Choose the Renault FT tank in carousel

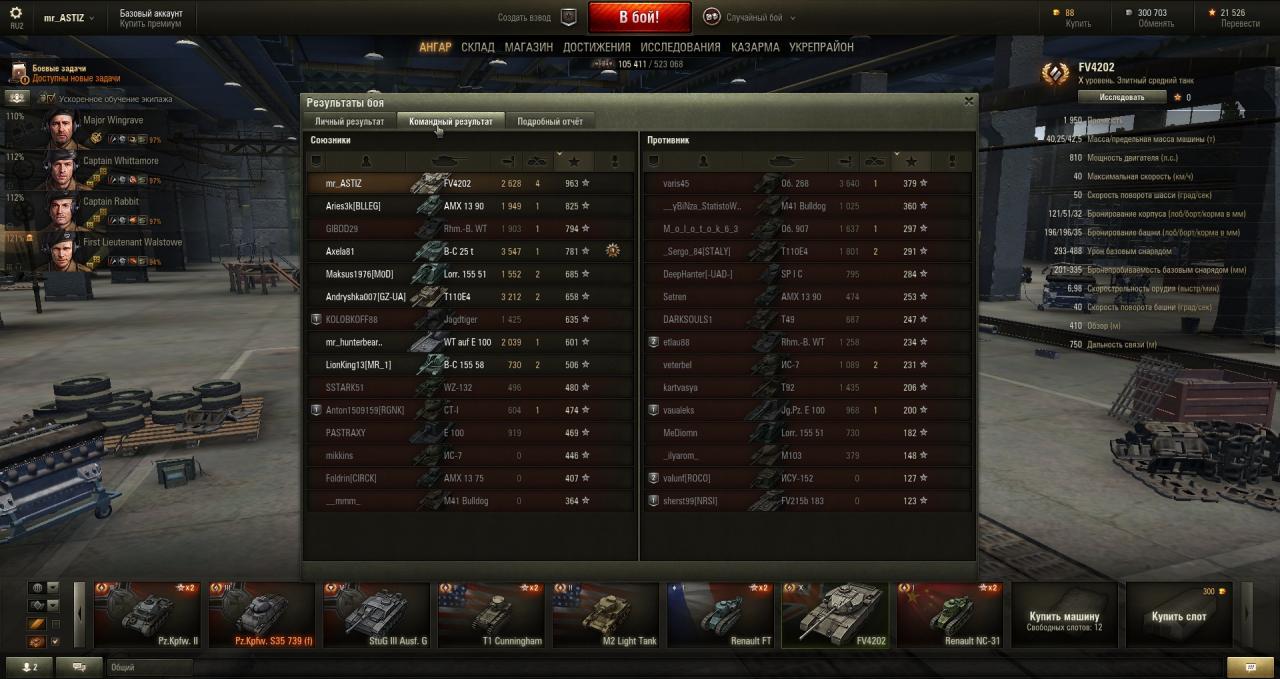(x=720, y=616)
